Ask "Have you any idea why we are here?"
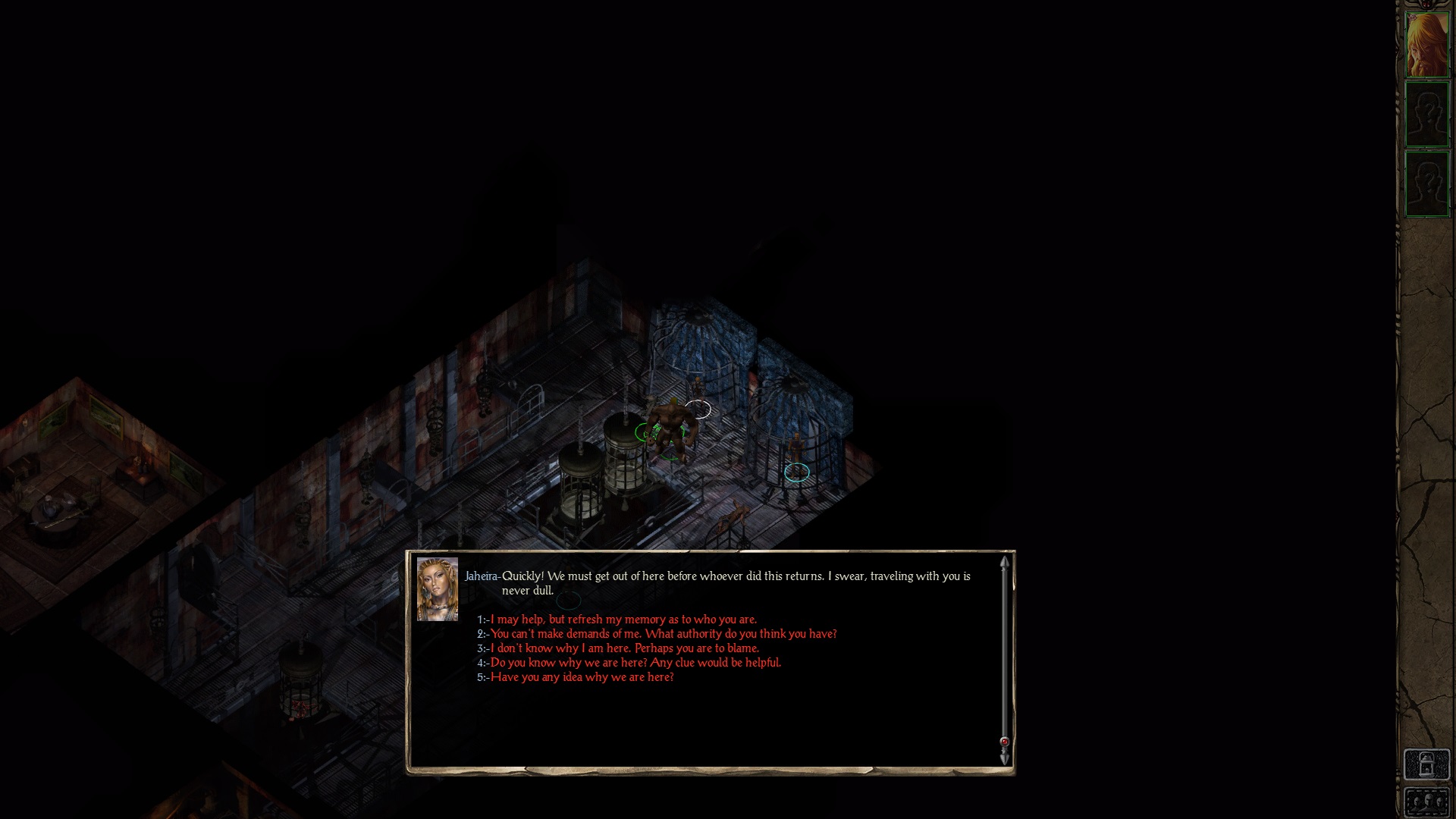Image resolution: width=1456 pixels, height=819 pixels. click(x=582, y=677)
